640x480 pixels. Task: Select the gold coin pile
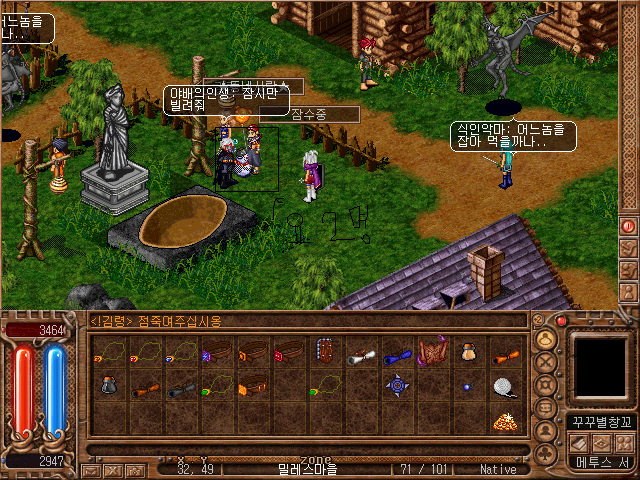pos(504,420)
